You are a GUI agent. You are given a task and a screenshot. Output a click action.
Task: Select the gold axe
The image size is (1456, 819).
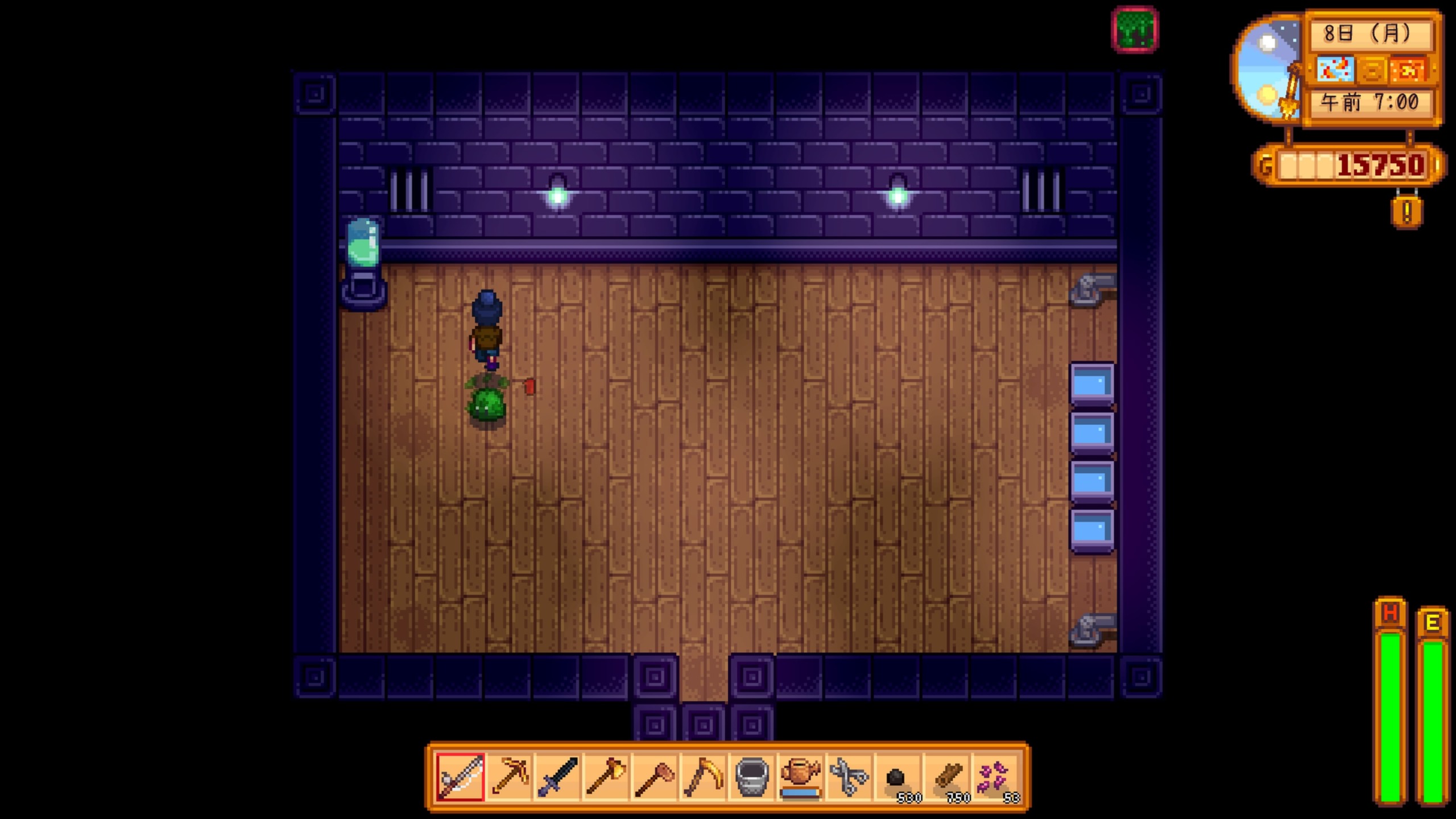[x=606, y=777]
